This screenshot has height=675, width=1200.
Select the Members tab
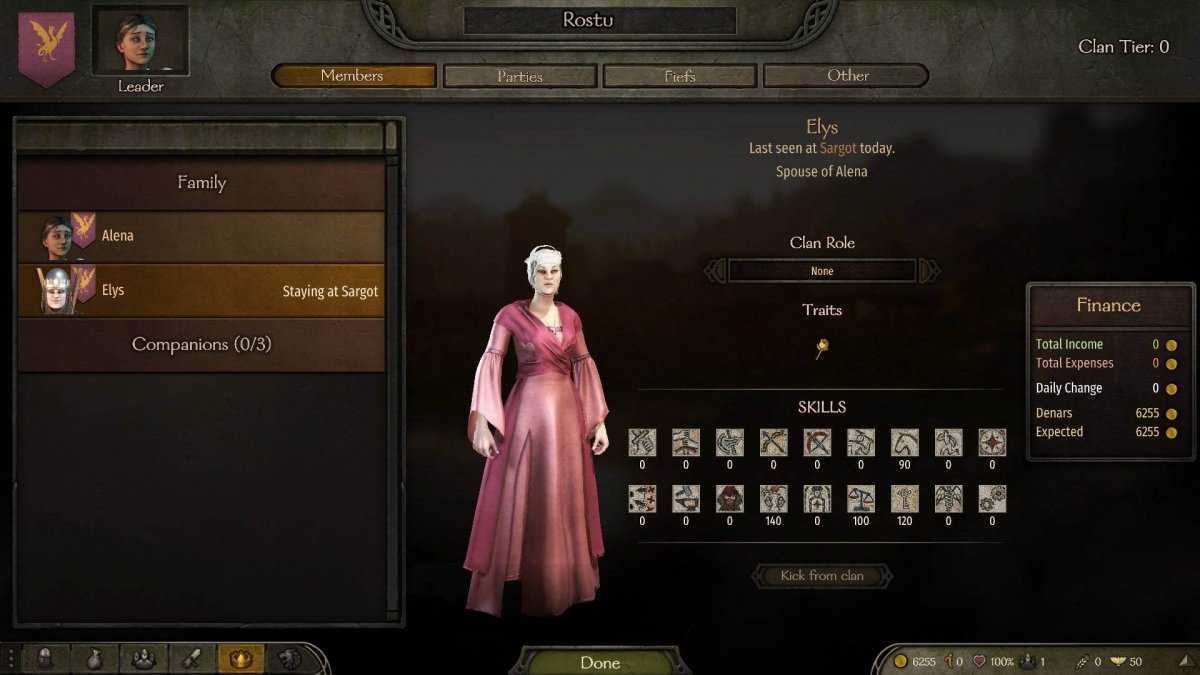353,76
